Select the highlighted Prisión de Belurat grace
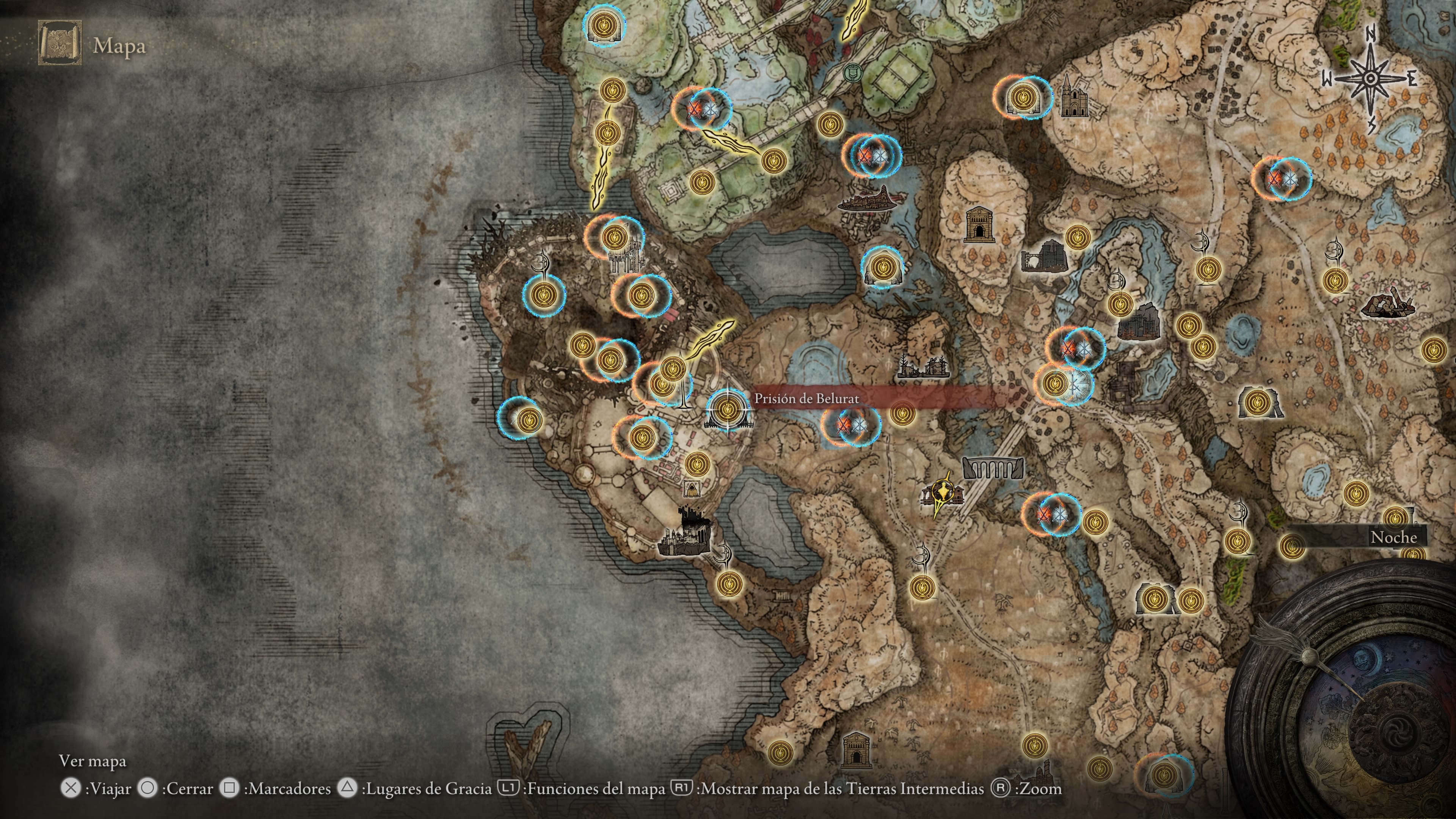 727,408
